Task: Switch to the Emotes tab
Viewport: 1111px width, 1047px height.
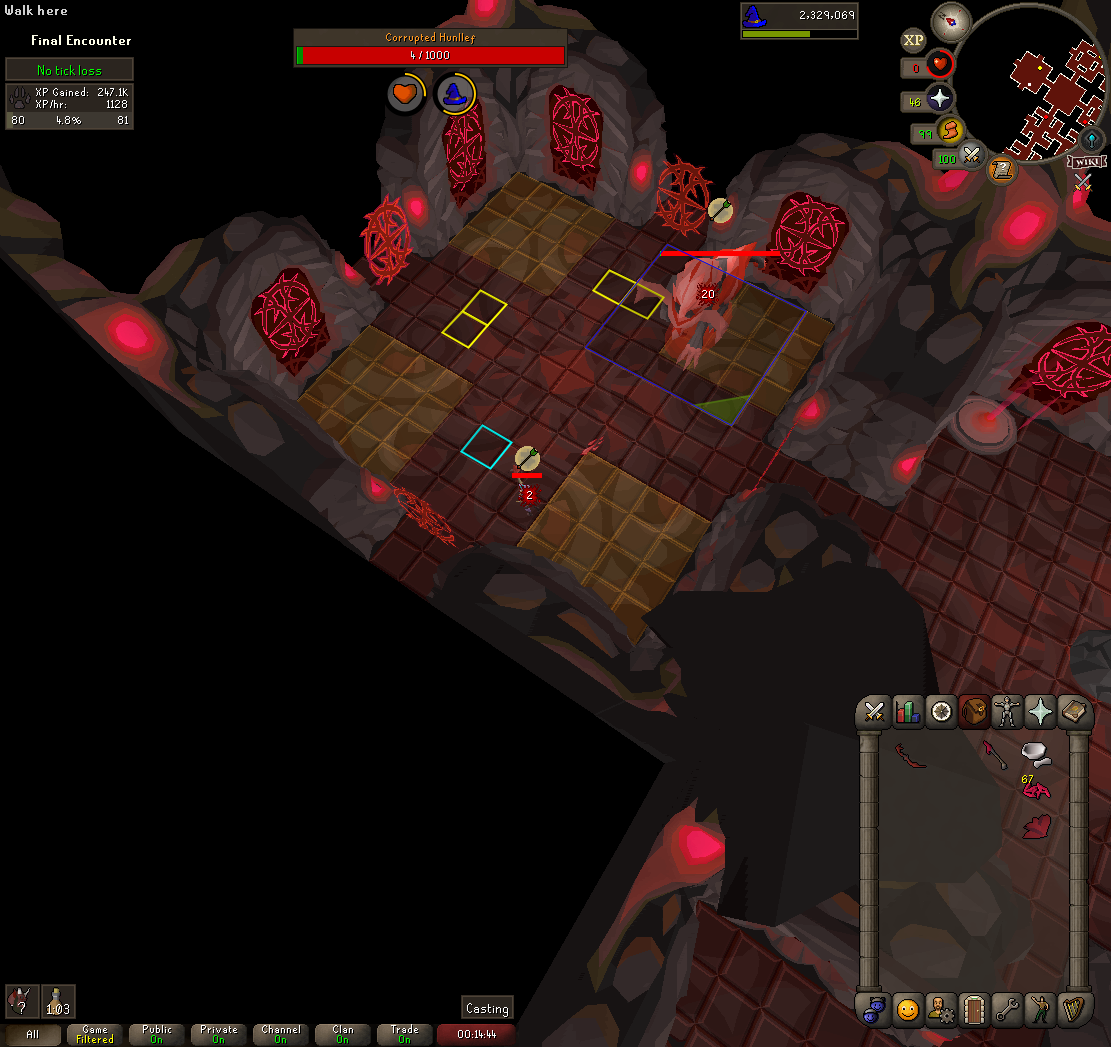Action: pyautogui.click(x=1040, y=1010)
